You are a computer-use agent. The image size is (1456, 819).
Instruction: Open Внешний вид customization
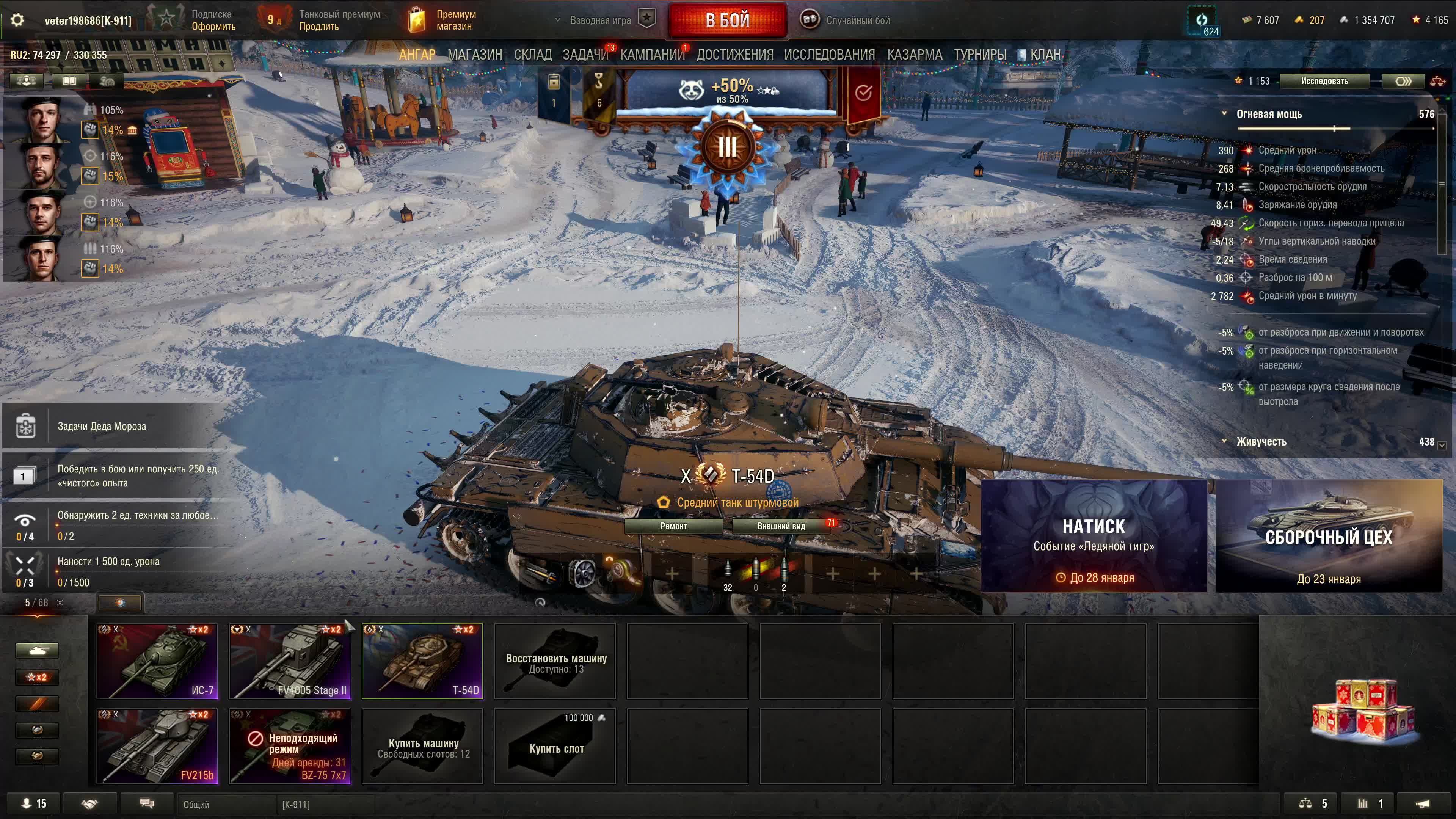[781, 526]
